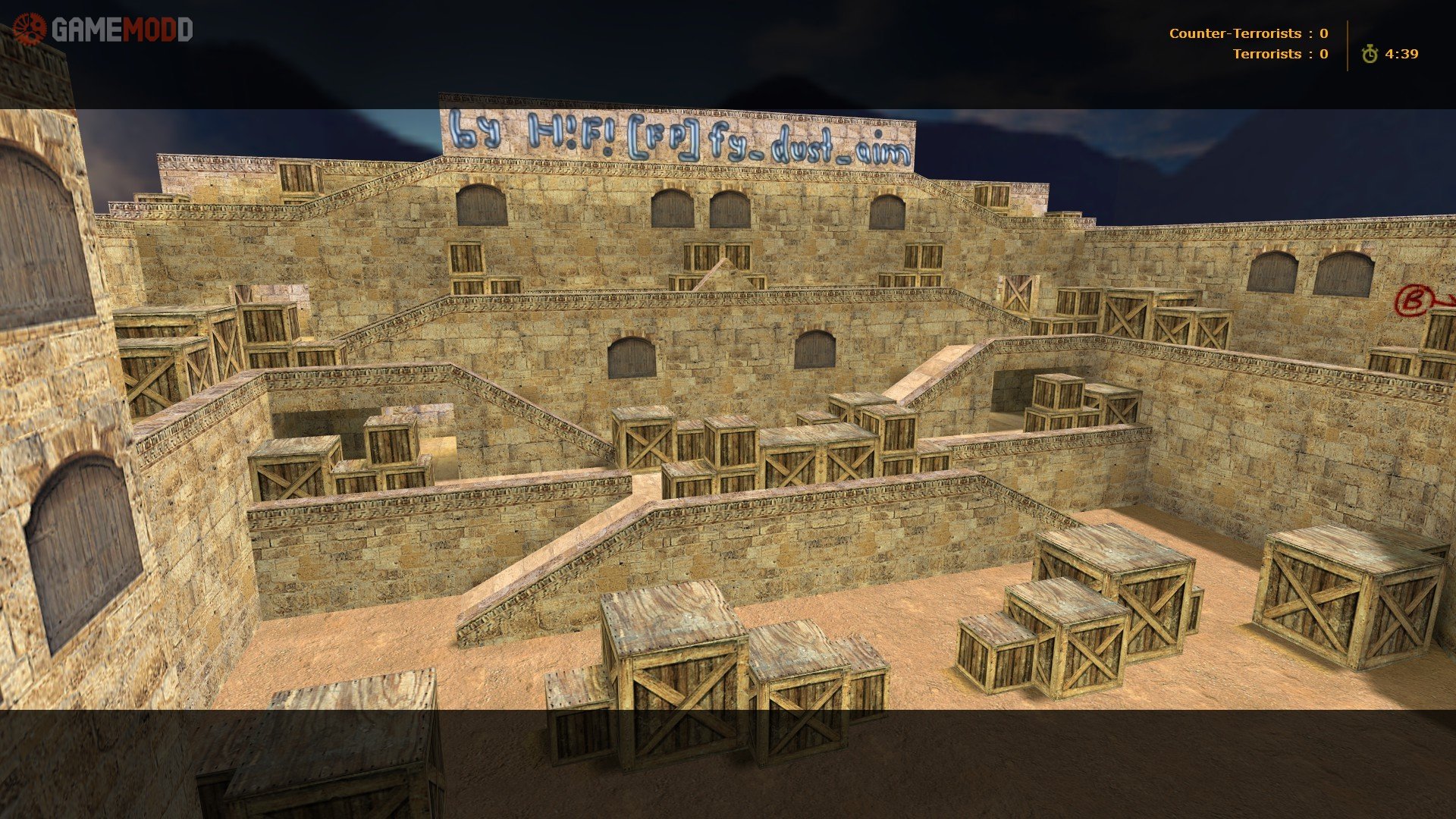Click the GameModd logo watermark

coord(103,30)
